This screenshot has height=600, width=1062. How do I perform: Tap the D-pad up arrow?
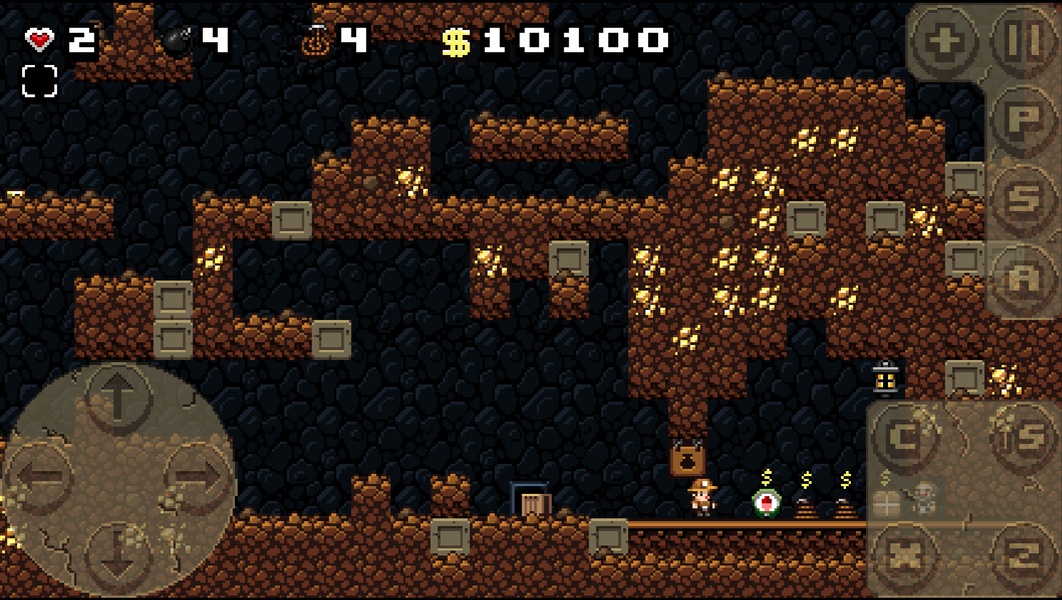coord(118,399)
